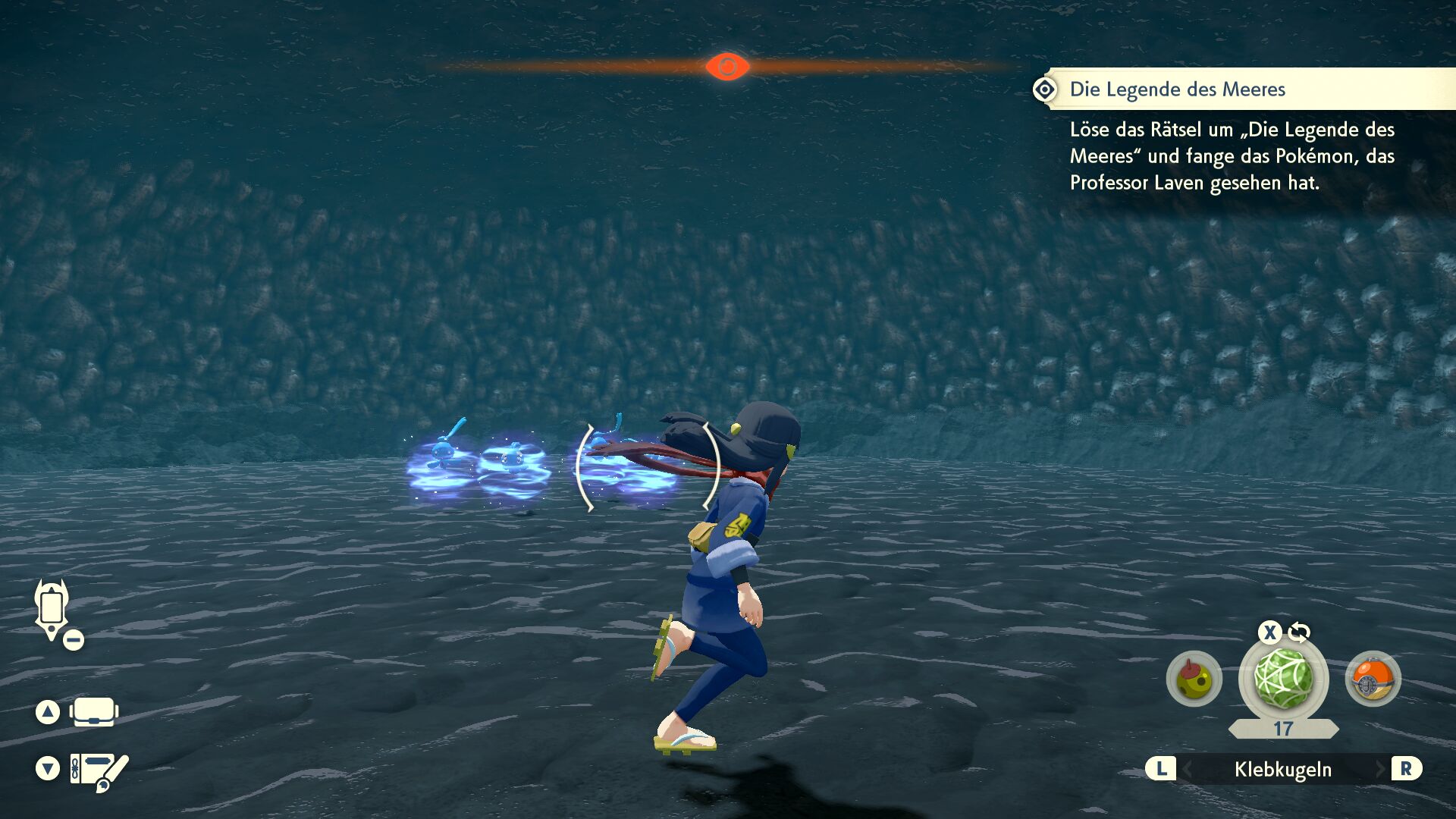The image size is (1456, 819).
Task: Choose the Poké Ball item slot
Action: tap(1373, 679)
